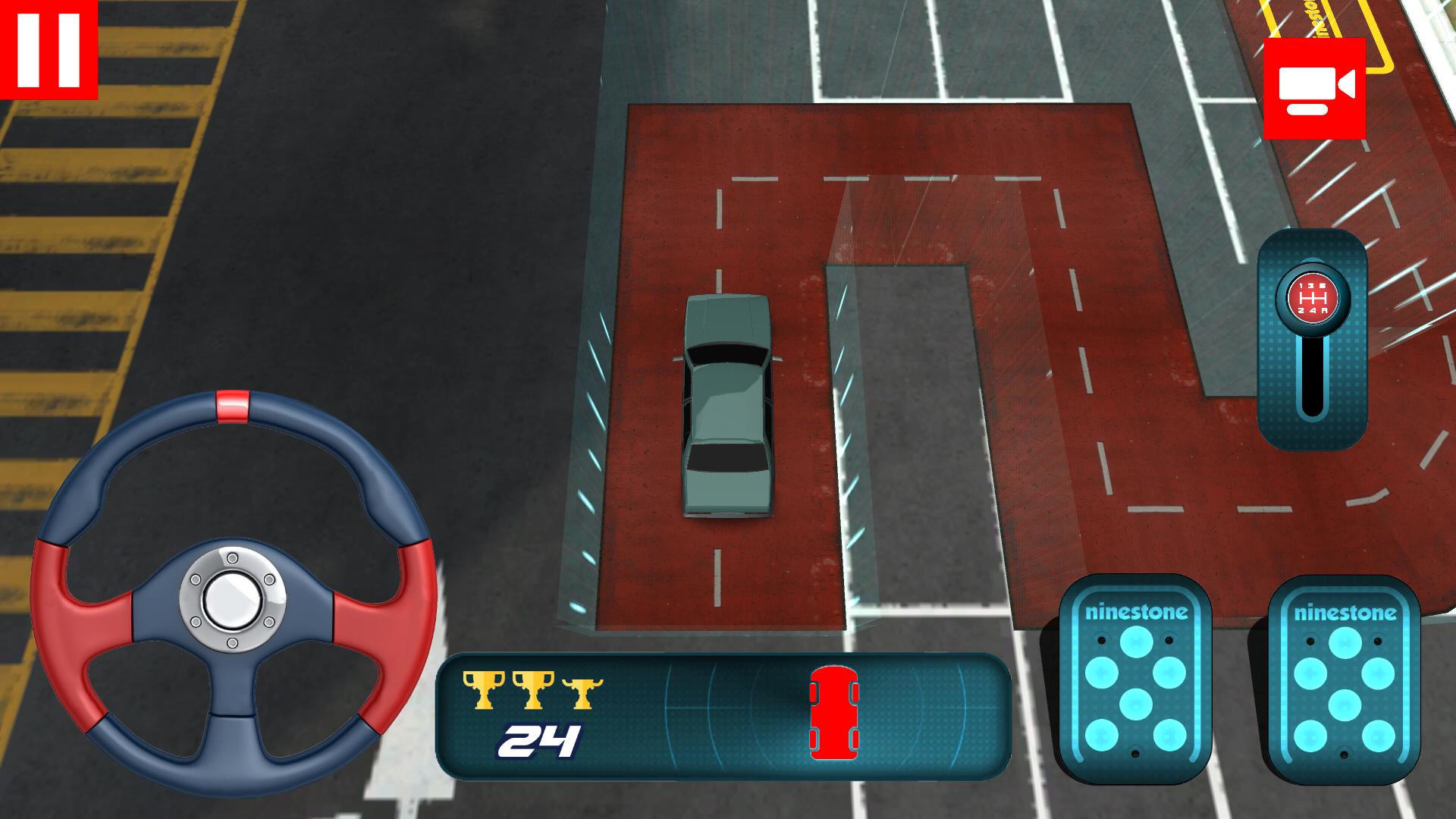Pause the game from top left corner
1456x819 pixels.
coord(47,47)
